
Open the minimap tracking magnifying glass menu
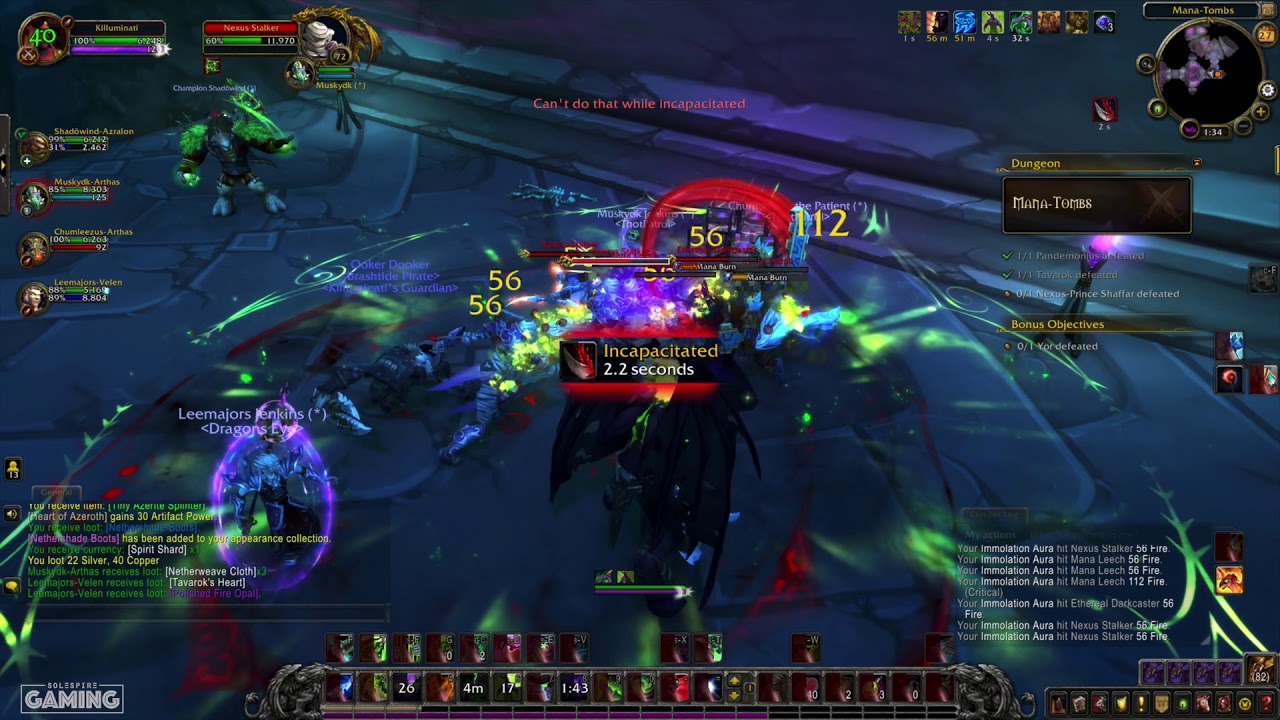(1146, 63)
